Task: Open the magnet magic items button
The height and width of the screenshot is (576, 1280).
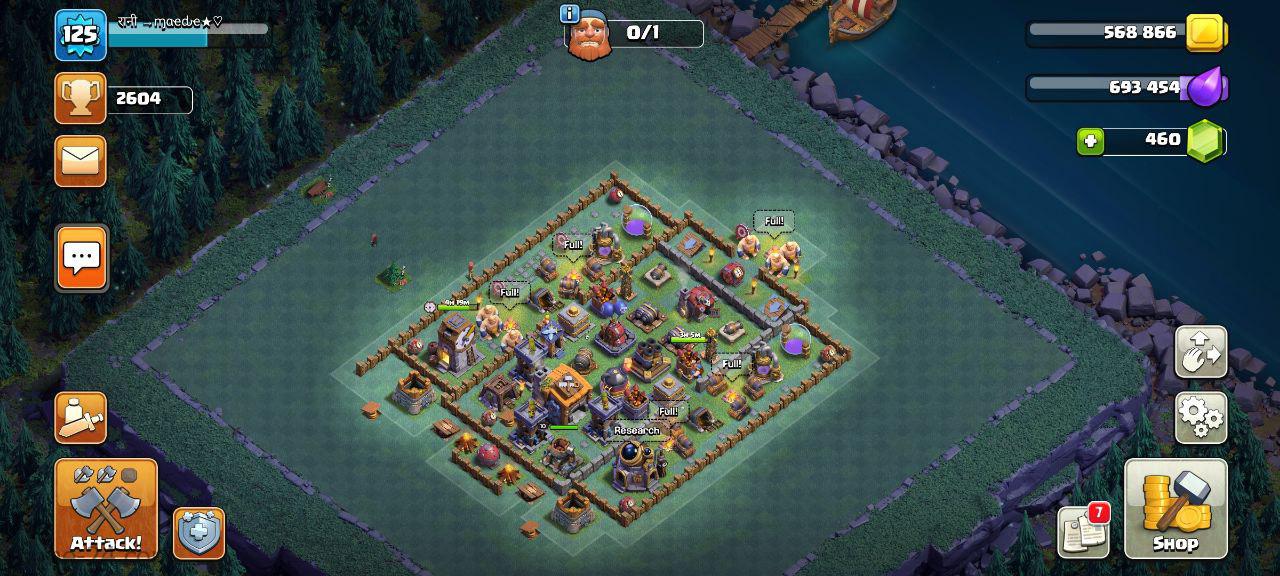Action: (x=1200, y=352)
